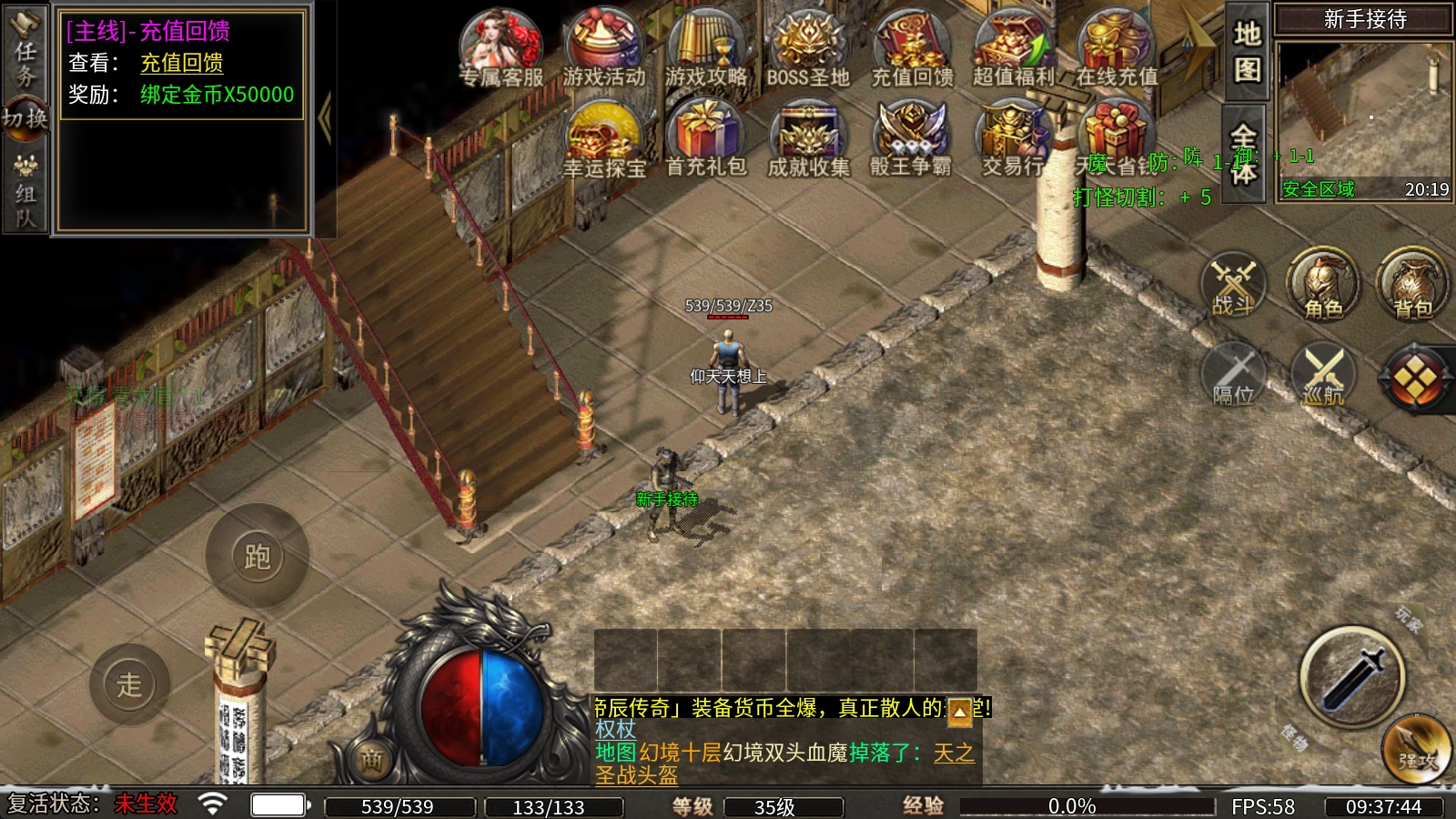1456x819 pixels.
Task: Open the 在线充值 recharge icon
Action: point(1116,48)
